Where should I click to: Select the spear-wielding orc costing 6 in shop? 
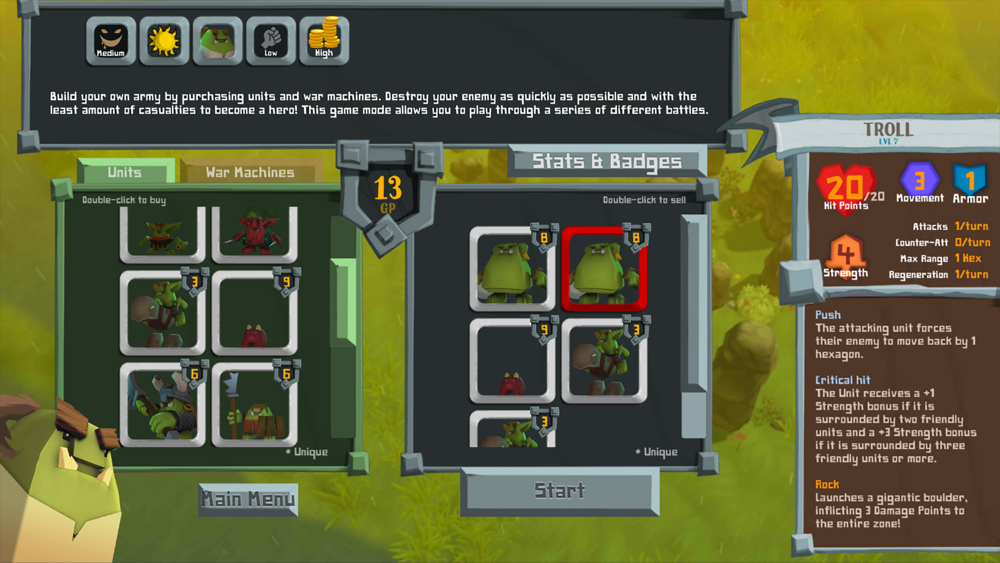(x=254, y=404)
